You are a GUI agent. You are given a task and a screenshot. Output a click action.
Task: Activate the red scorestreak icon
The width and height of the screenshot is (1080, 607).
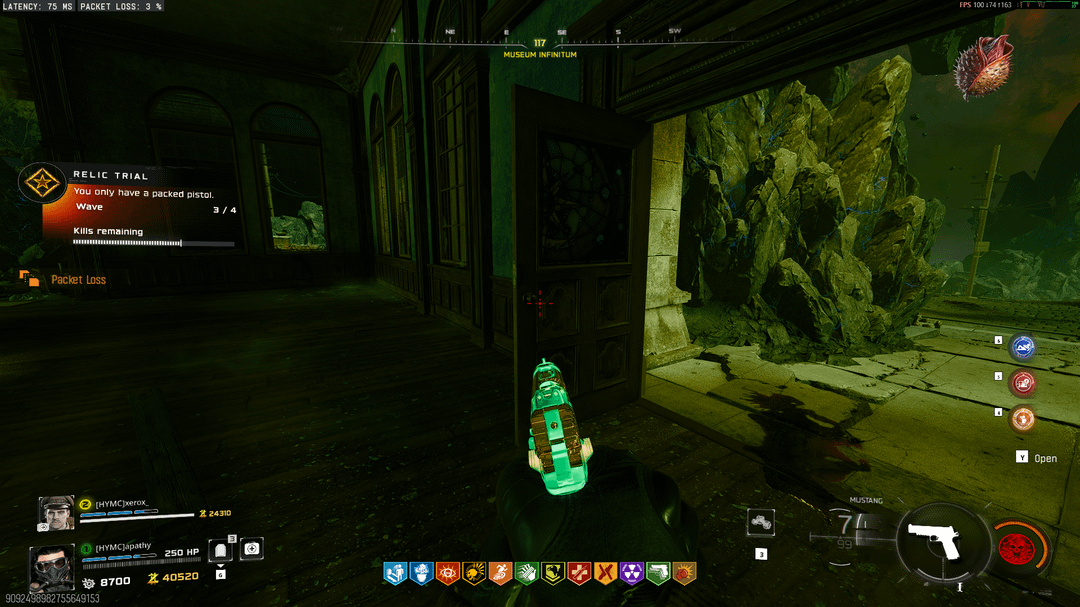pos(1022,382)
